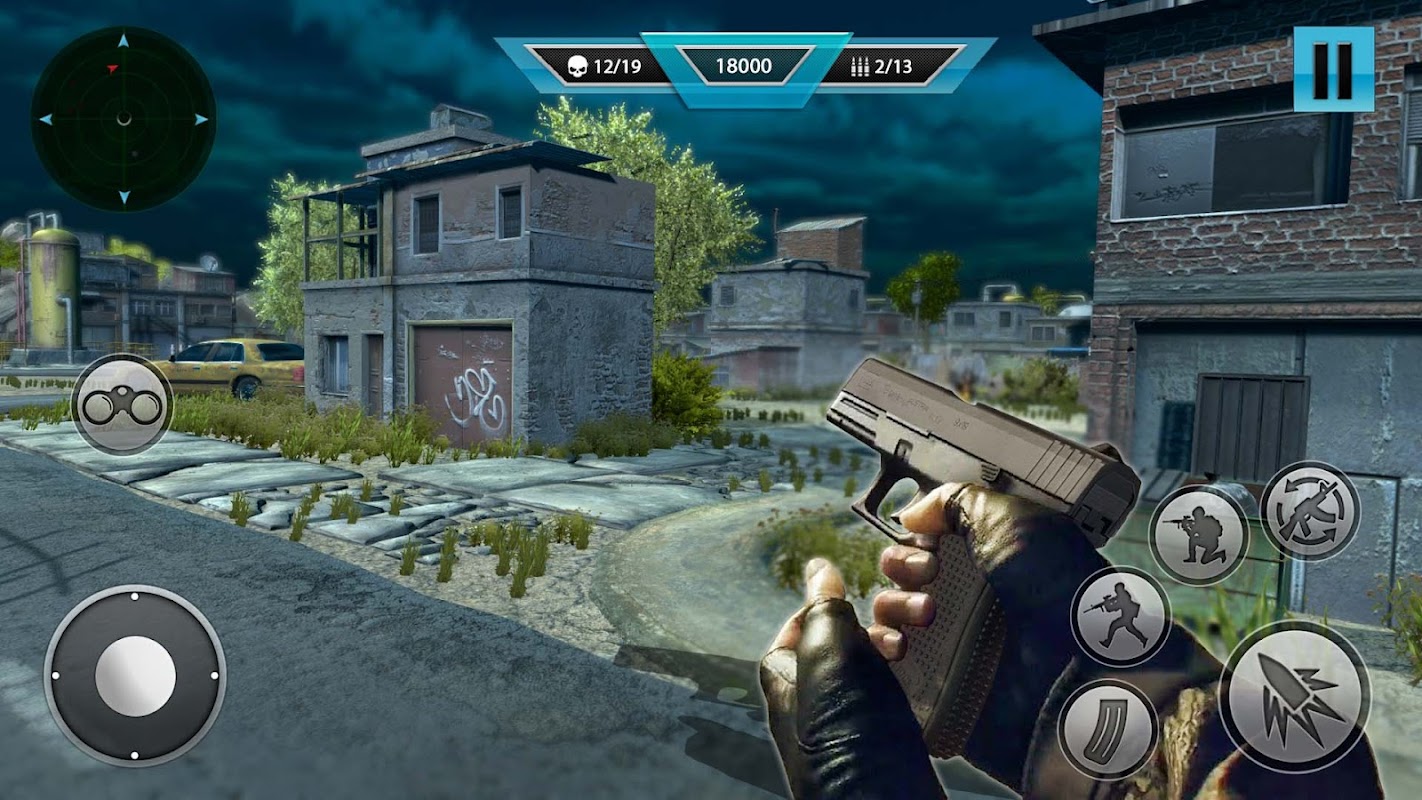Screen dimensions: 1422x800
Task: Pause the game
Action: pos(1333,69)
